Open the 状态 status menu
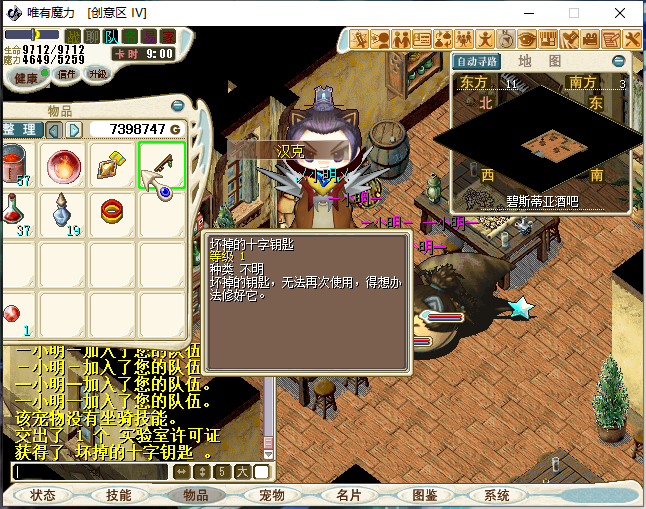The width and height of the screenshot is (646, 509). tap(43, 495)
